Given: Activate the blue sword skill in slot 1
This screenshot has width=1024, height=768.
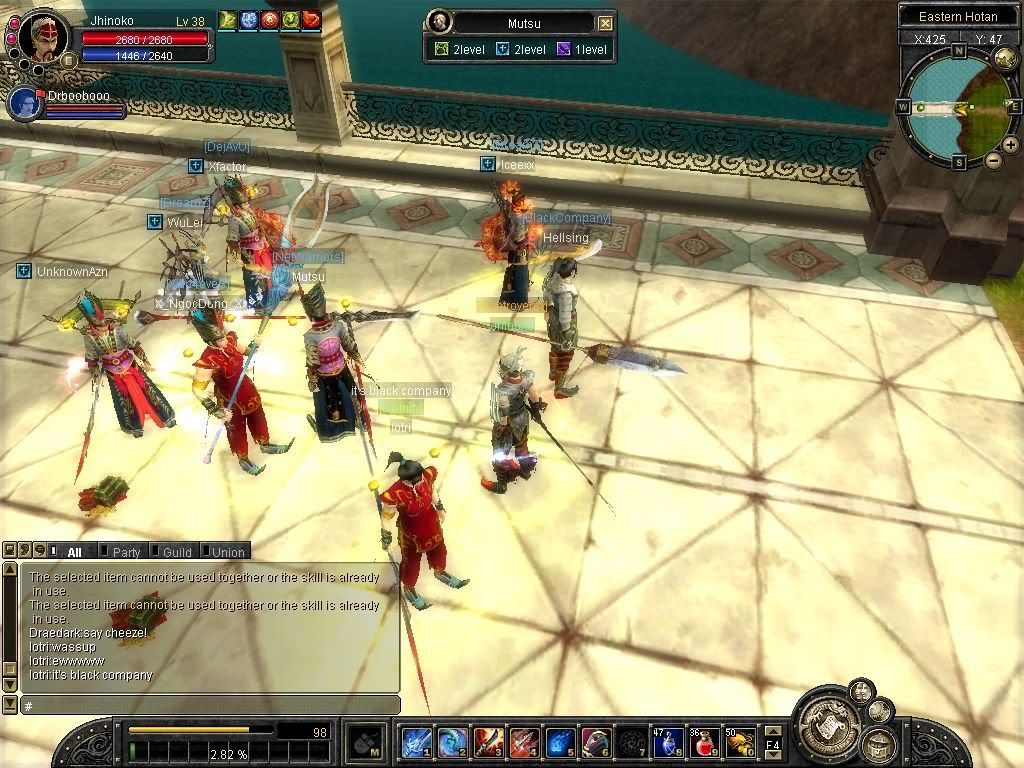Looking at the screenshot, I should [x=416, y=743].
